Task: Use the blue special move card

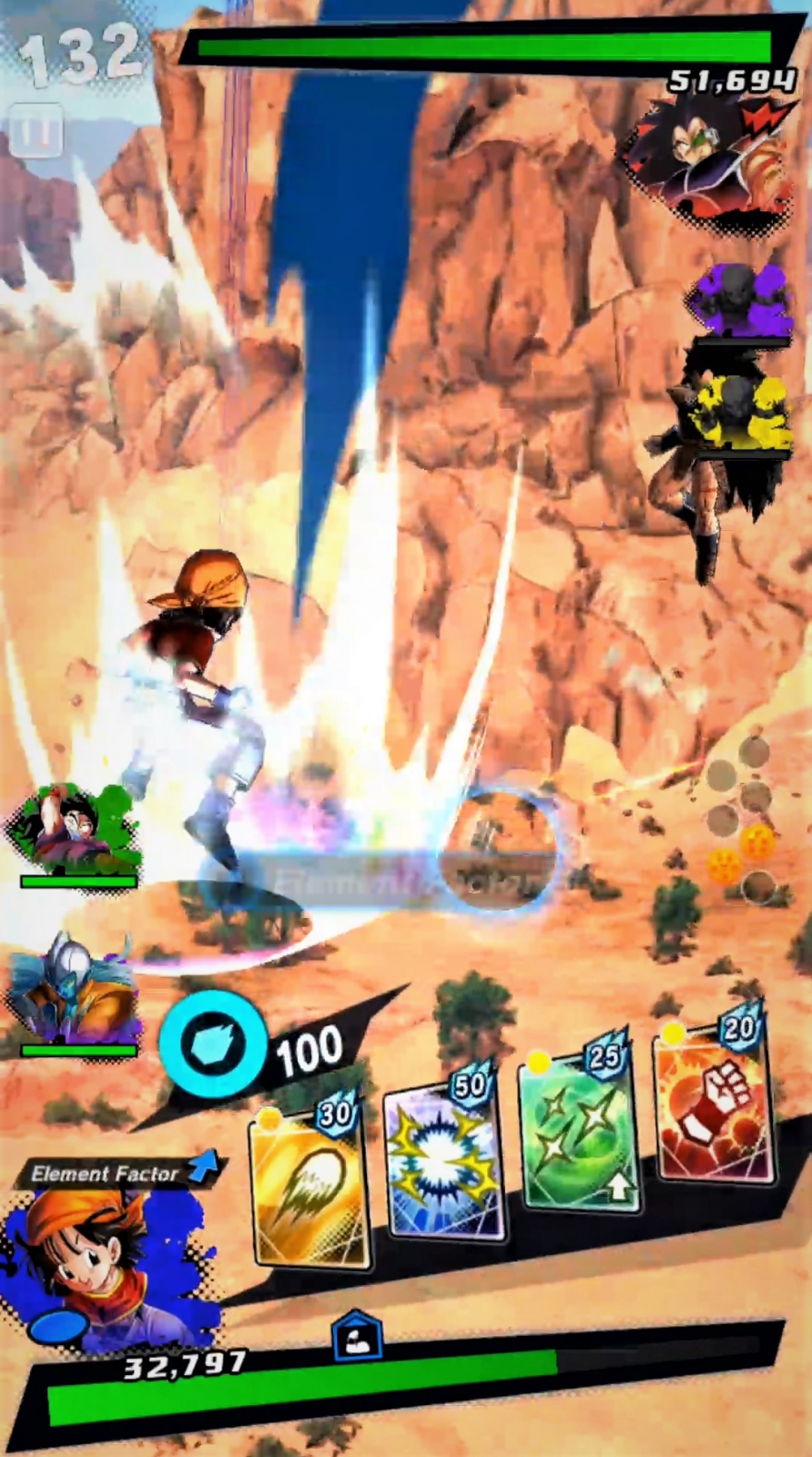Action: click(x=444, y=1159)
